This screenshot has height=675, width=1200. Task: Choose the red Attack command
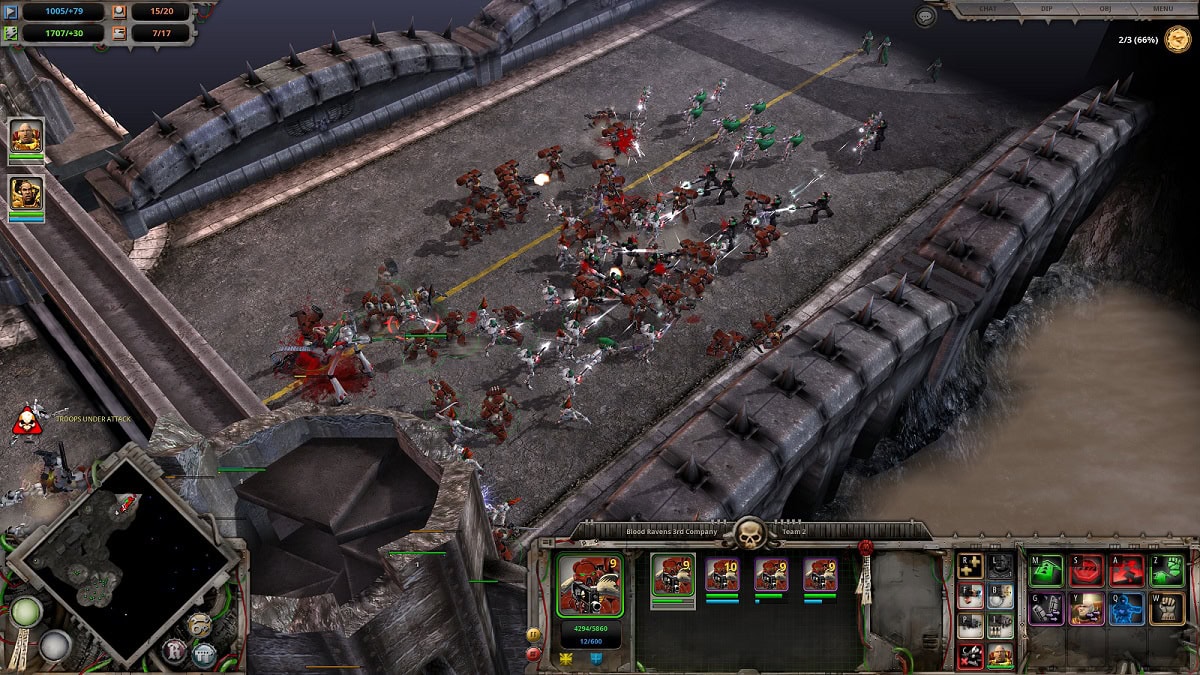coord(1126,570)
